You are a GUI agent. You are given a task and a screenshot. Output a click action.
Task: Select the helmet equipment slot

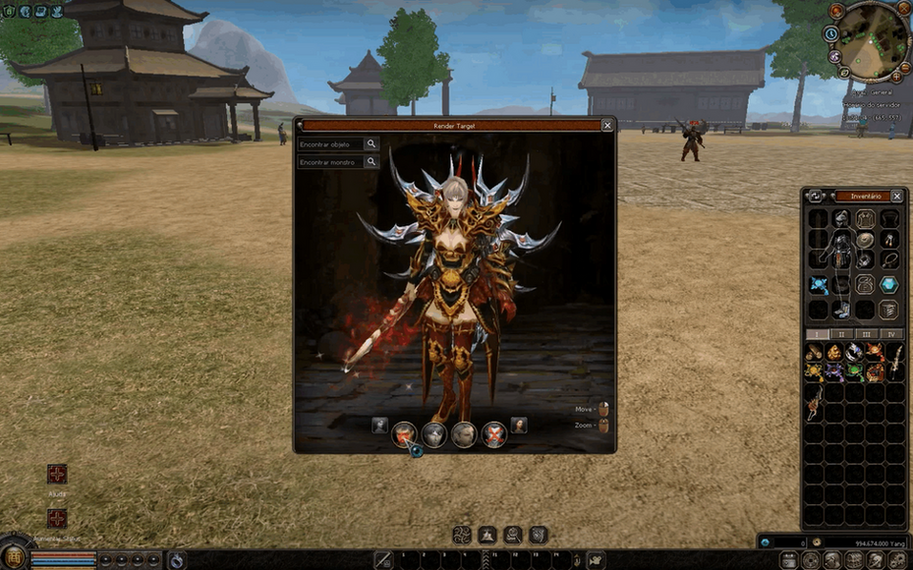point(842,218)
